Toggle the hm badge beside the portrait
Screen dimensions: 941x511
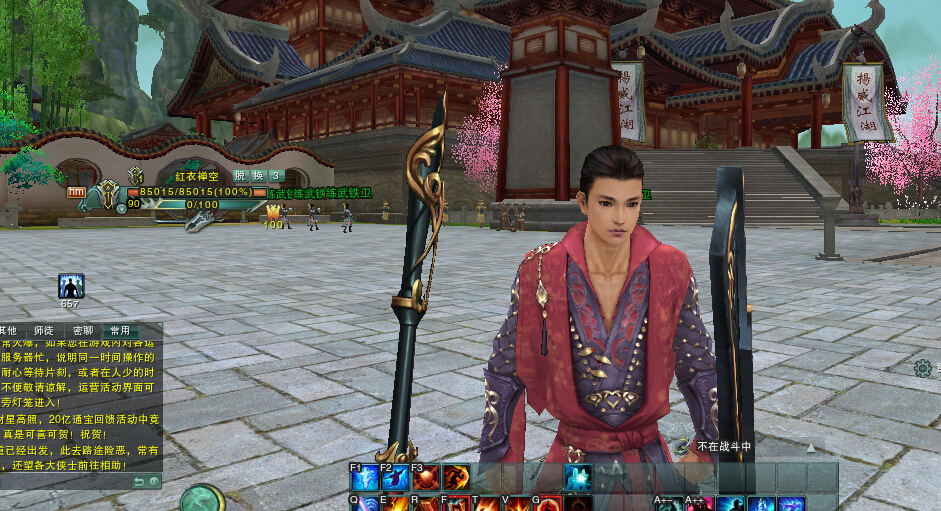[76, 192]
